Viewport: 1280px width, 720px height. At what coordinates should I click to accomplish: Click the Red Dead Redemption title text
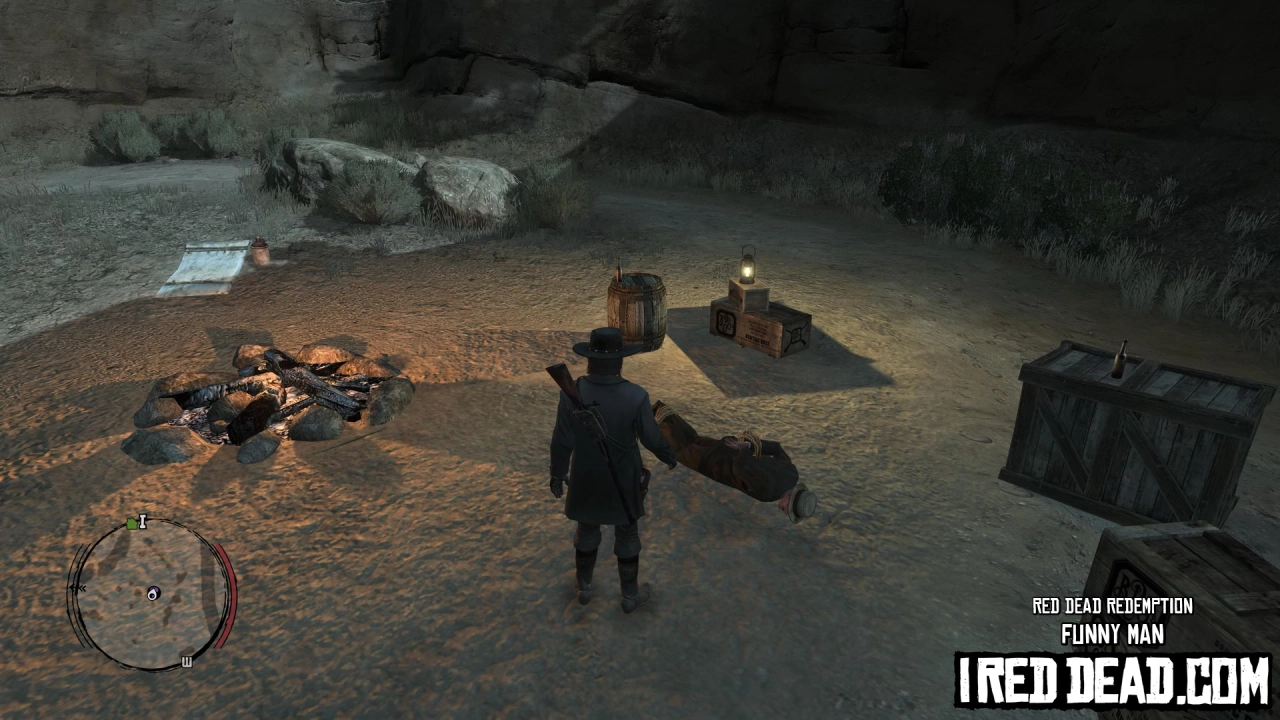click(1113, 606)
